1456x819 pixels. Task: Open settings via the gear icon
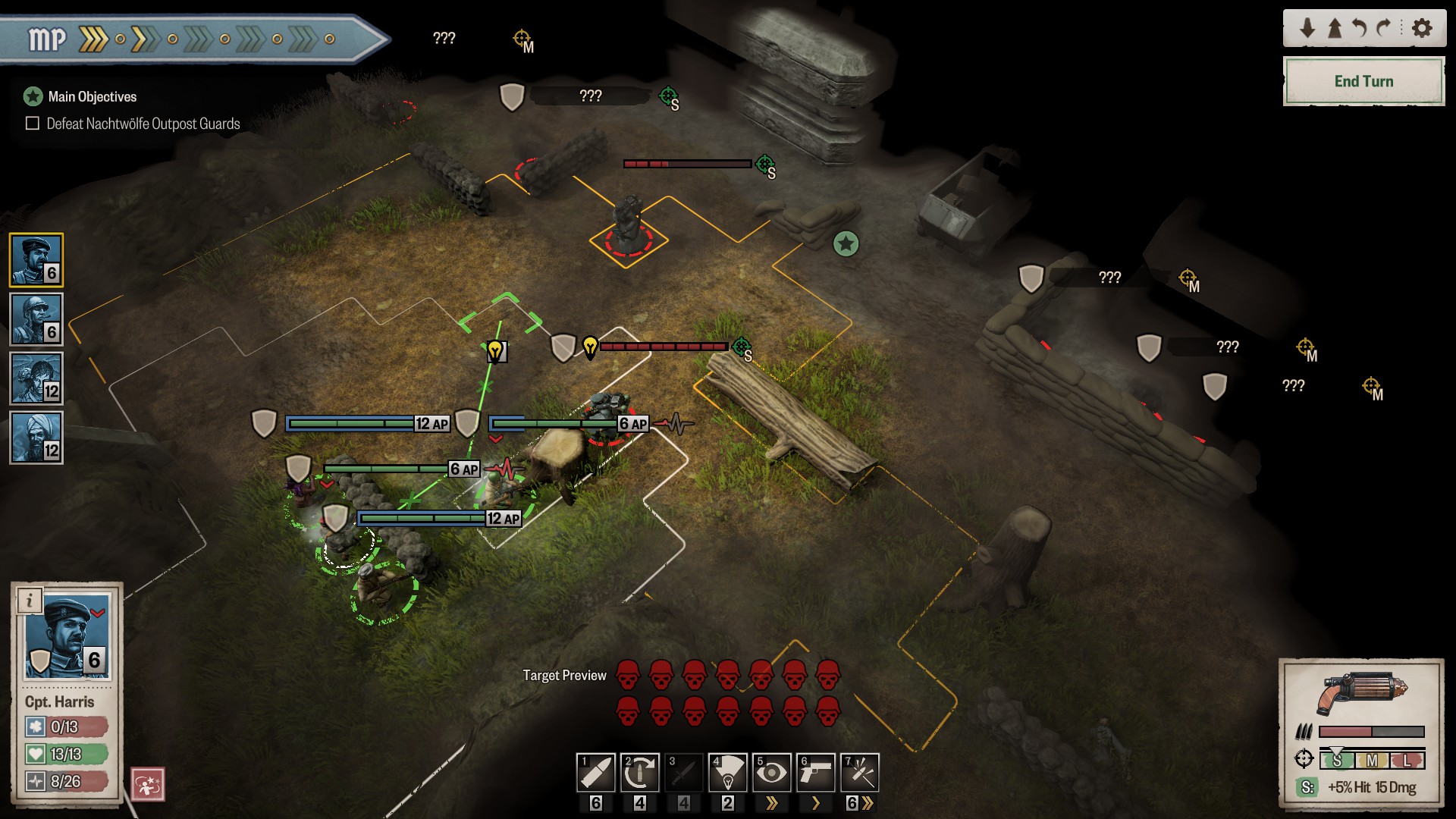coord(1423,28)
